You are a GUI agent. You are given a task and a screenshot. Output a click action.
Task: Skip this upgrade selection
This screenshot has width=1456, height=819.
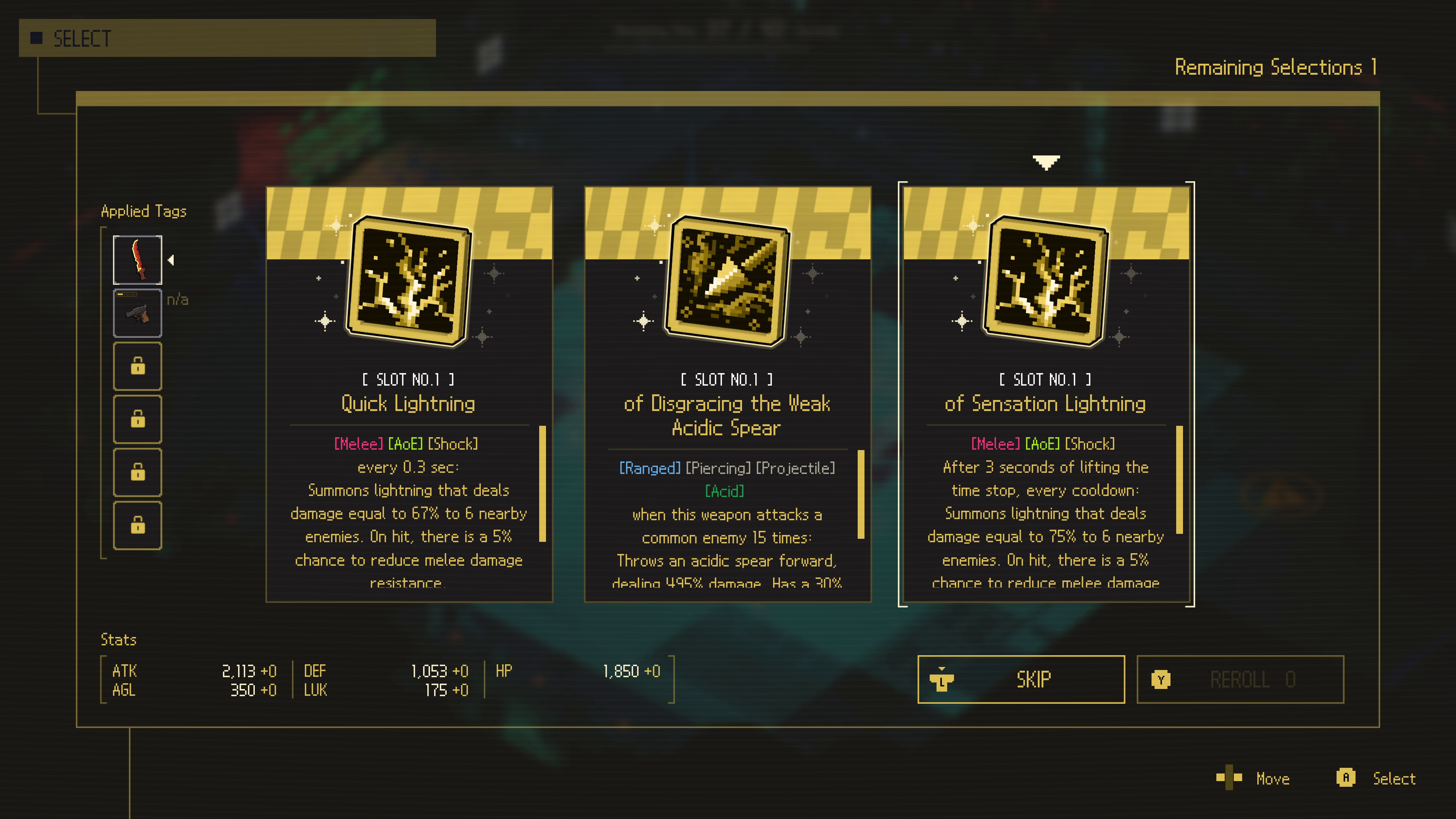(x=1021, y=679)
